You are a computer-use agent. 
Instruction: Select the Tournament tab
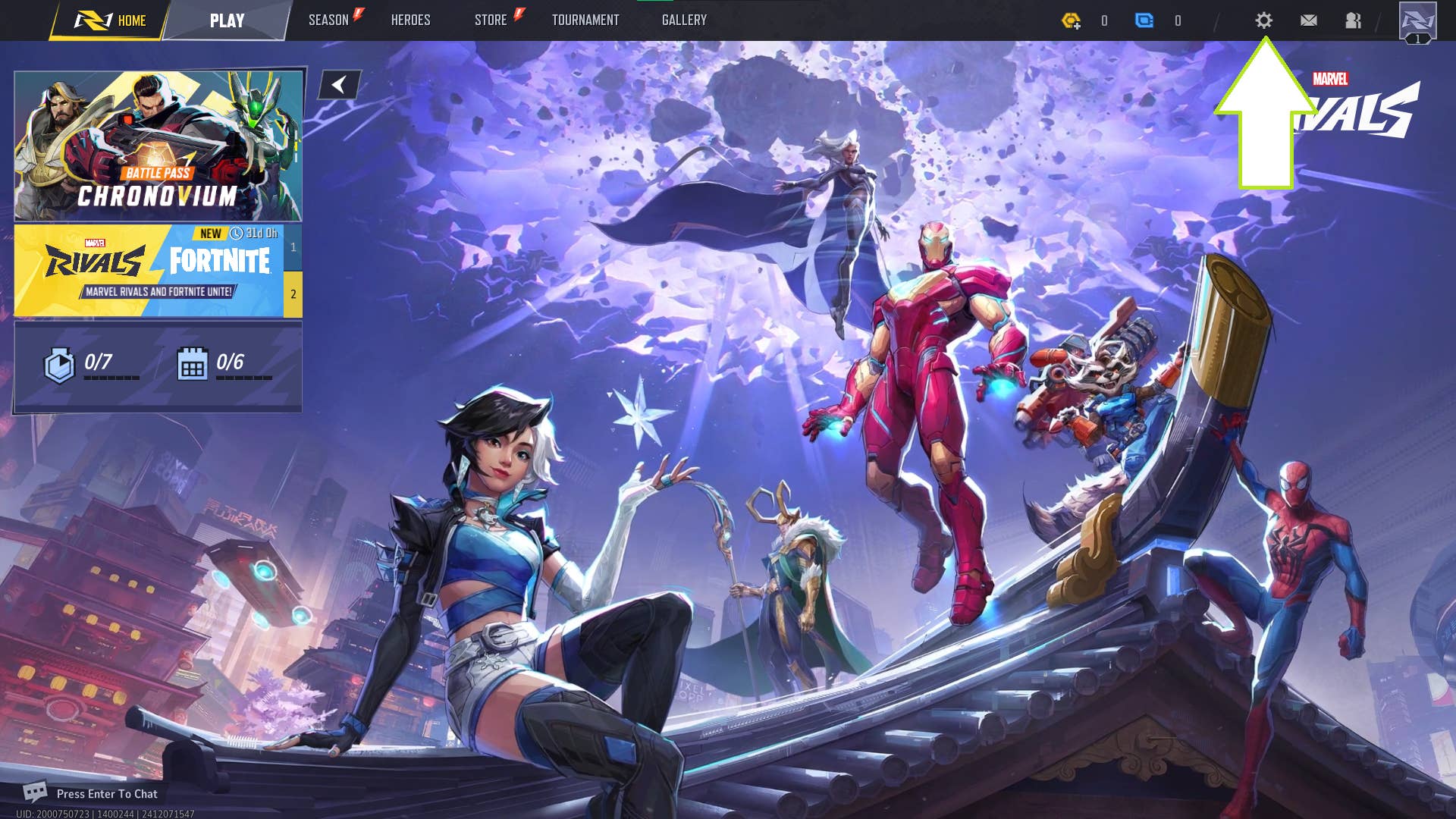[585, 20]
